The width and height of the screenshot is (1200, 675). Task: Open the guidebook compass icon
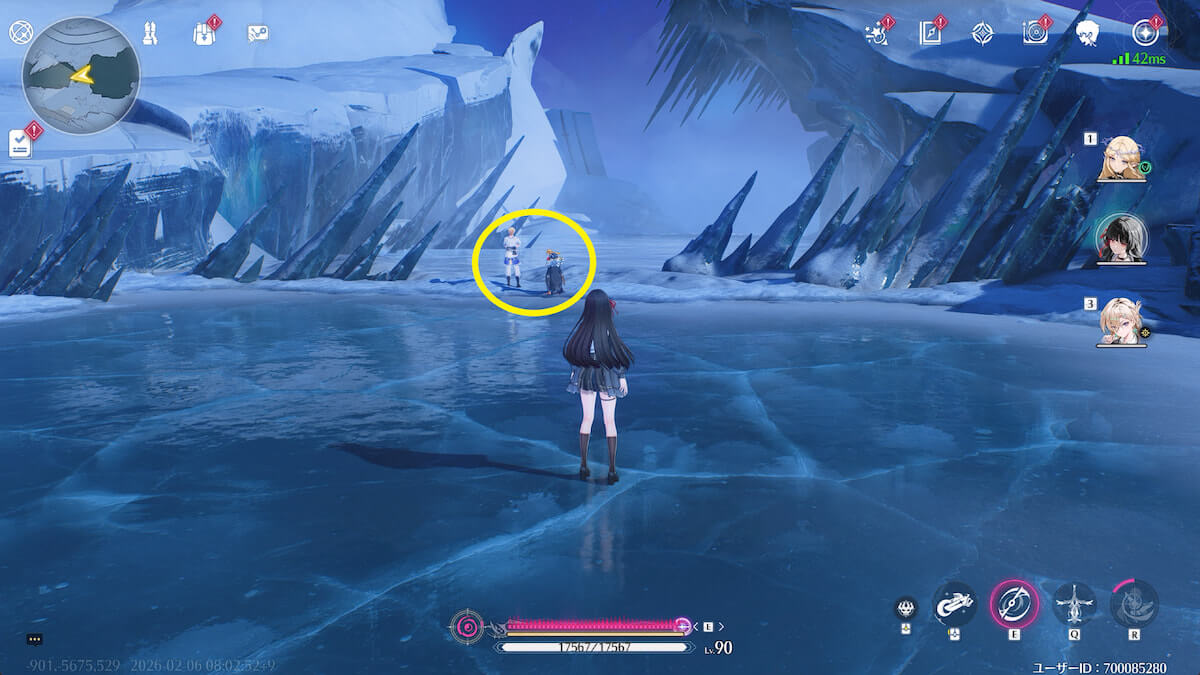tap(930, 33)
